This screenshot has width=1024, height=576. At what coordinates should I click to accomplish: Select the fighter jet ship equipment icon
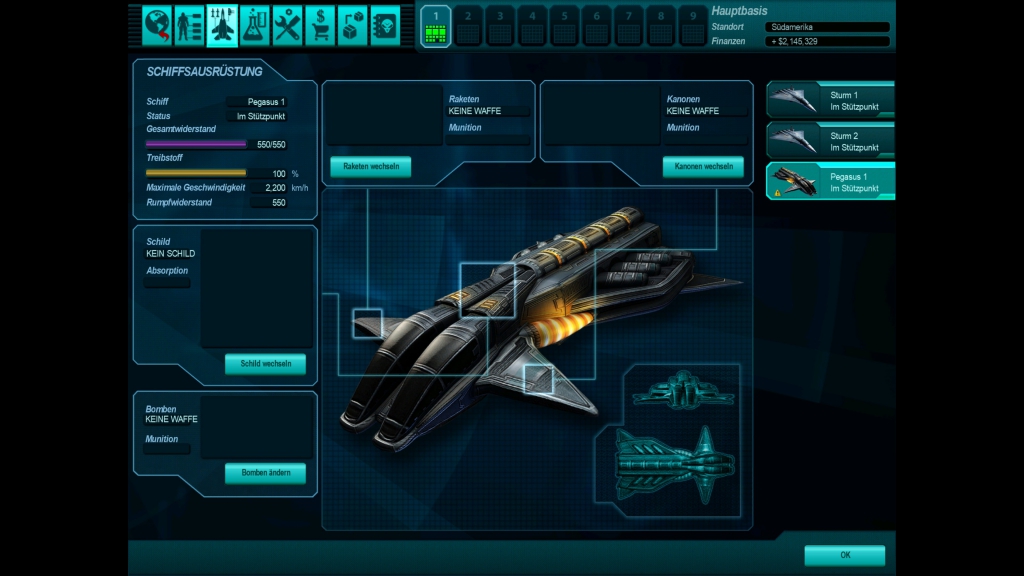222,24
